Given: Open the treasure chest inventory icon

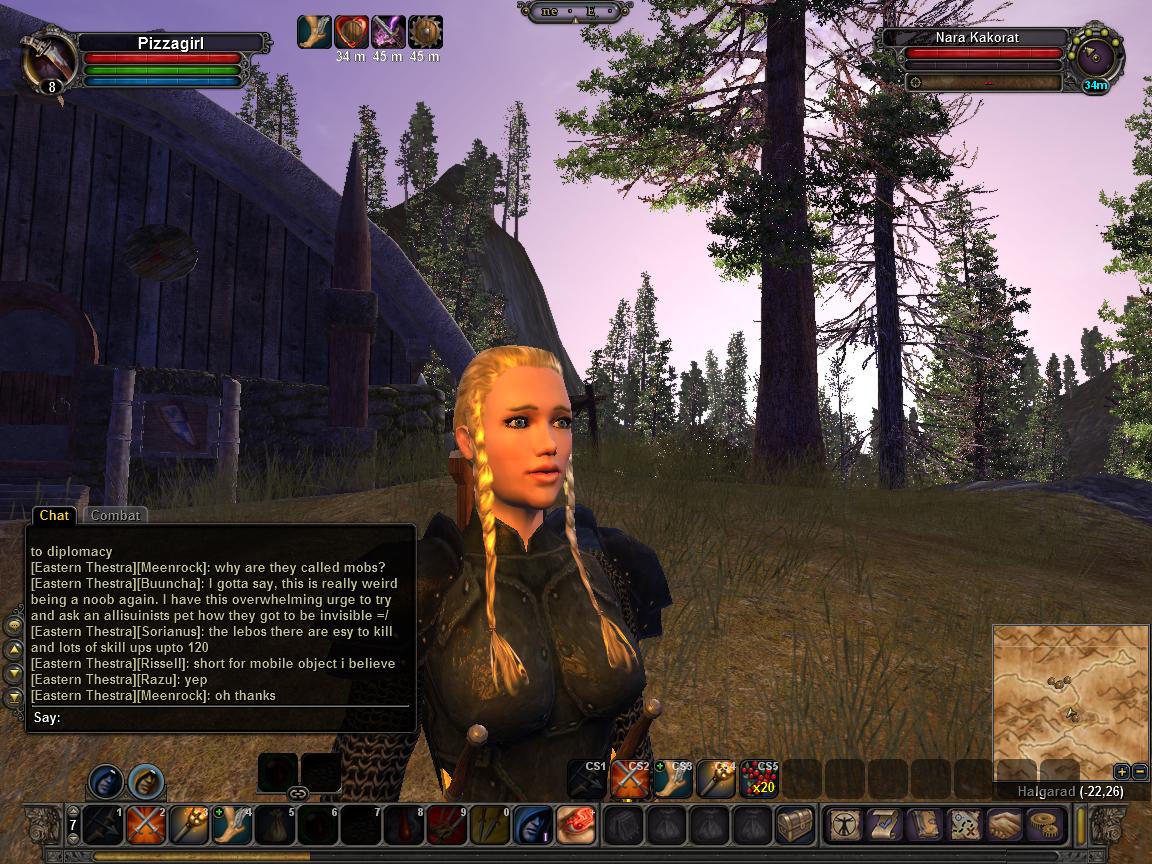Looking at the screenshot, I should [x=796, y=825].
